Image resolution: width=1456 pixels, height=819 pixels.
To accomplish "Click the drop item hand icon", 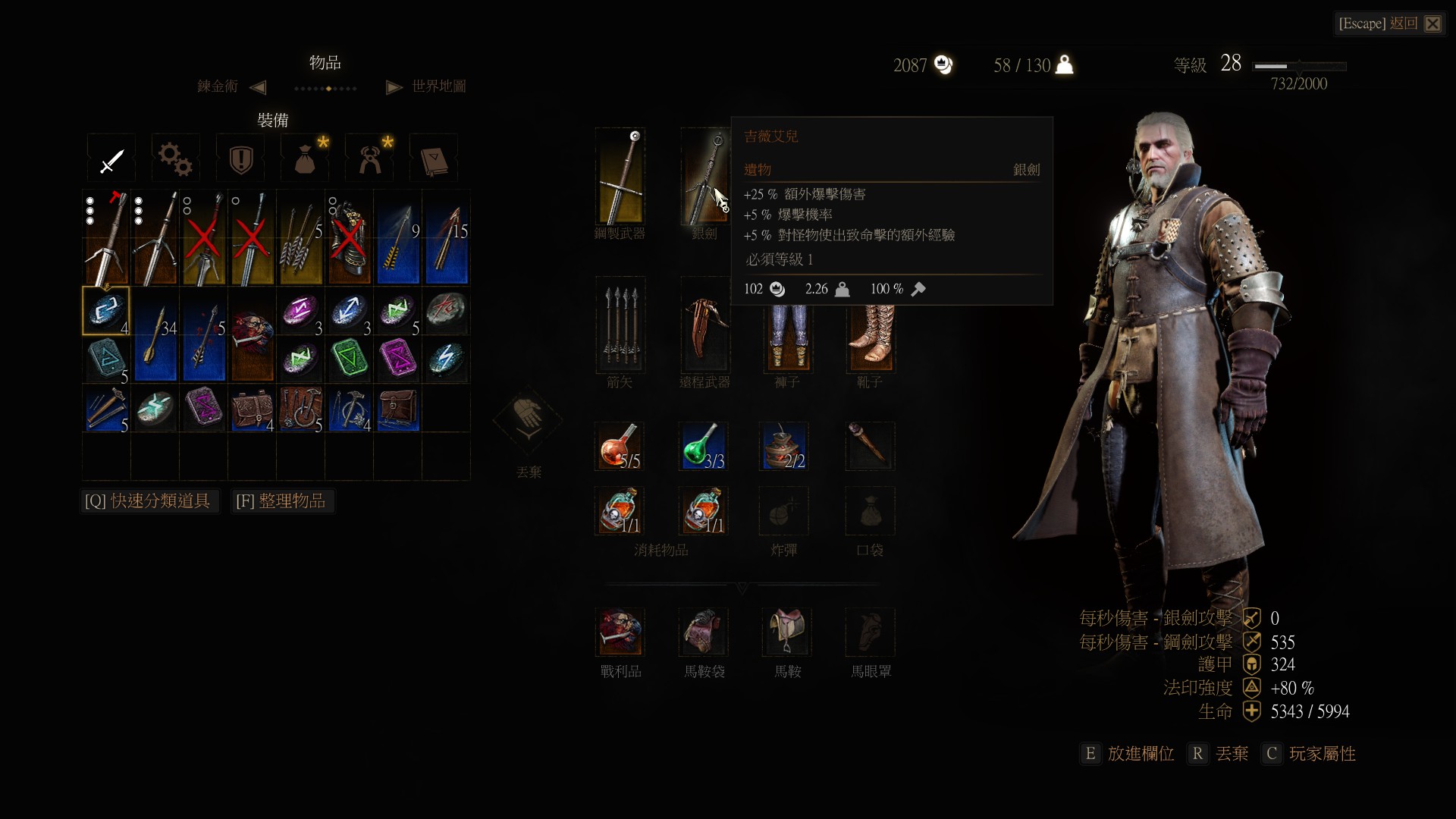I will 529,418.
